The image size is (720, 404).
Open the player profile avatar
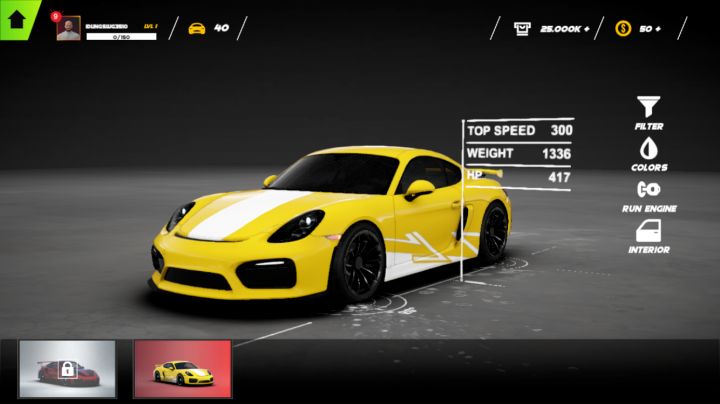(68, 29)
